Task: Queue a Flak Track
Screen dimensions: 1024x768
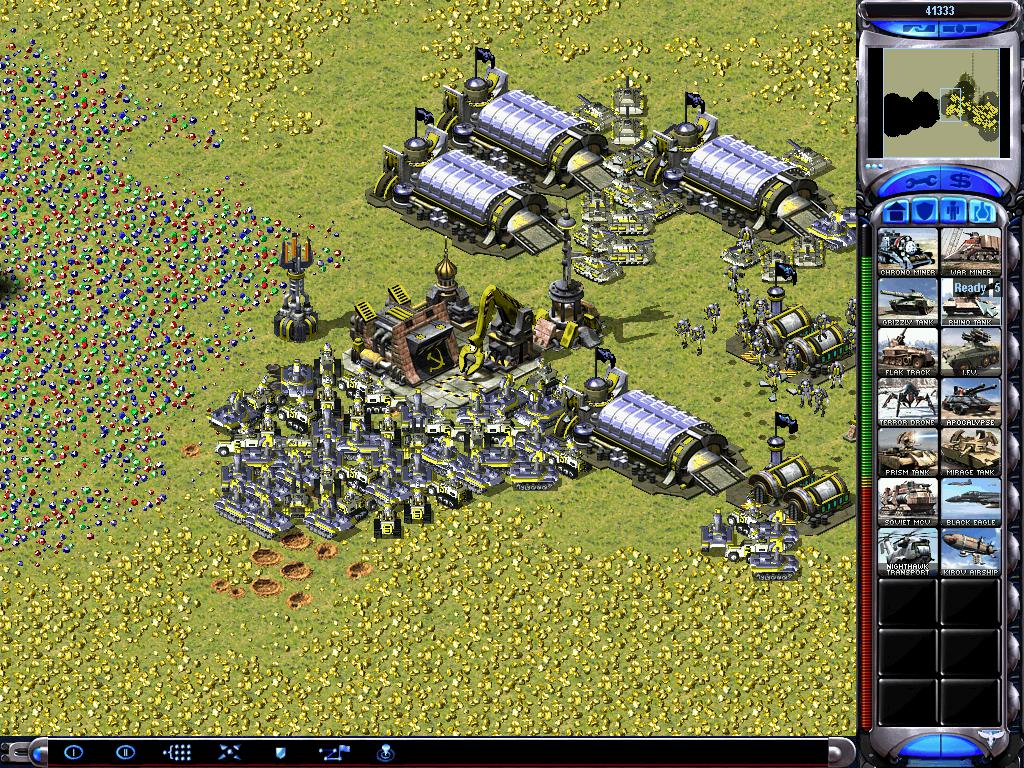Action: pos(908,351)
